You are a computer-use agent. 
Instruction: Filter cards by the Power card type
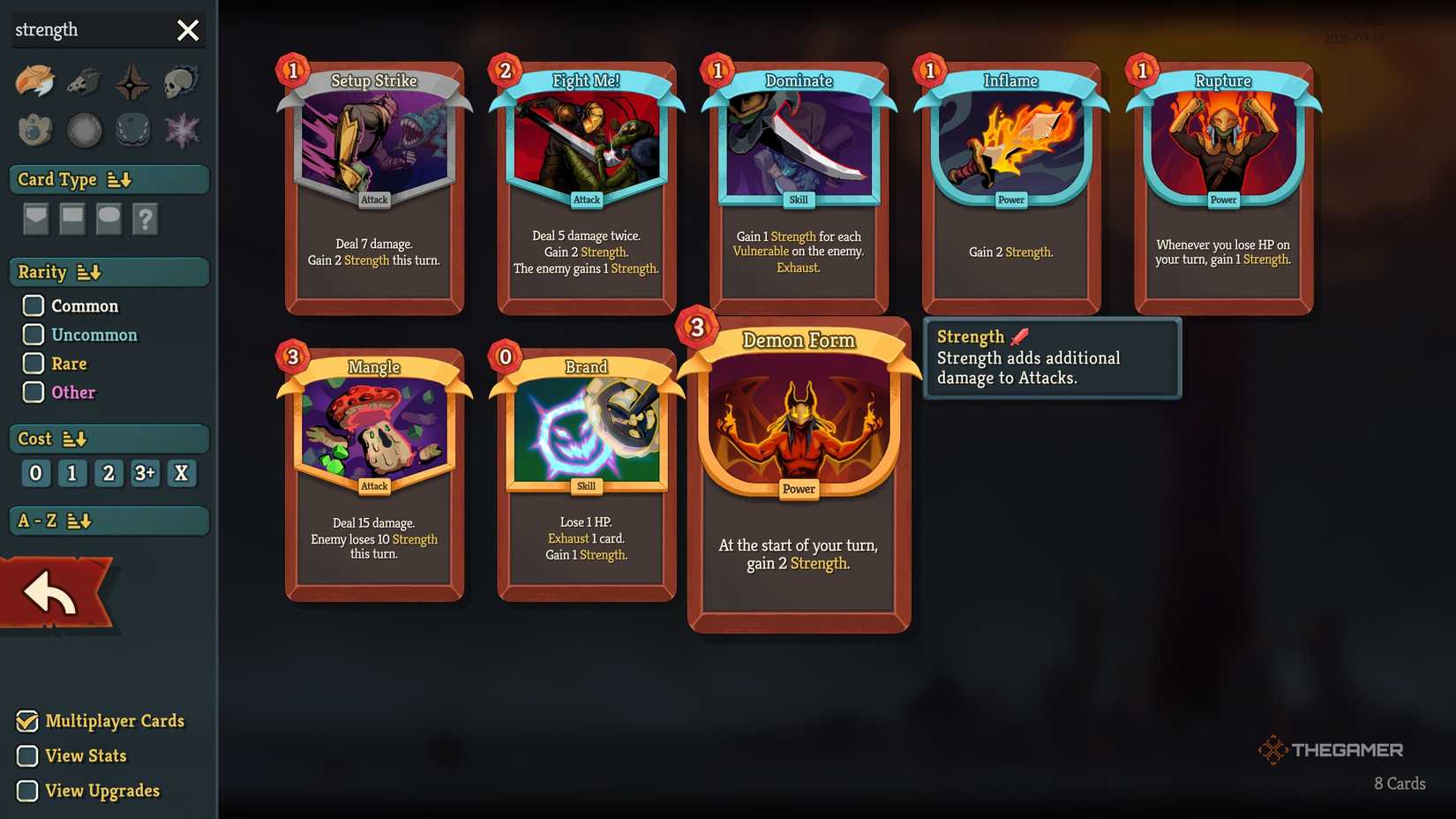pyautogui.click(x=108, y=219)
